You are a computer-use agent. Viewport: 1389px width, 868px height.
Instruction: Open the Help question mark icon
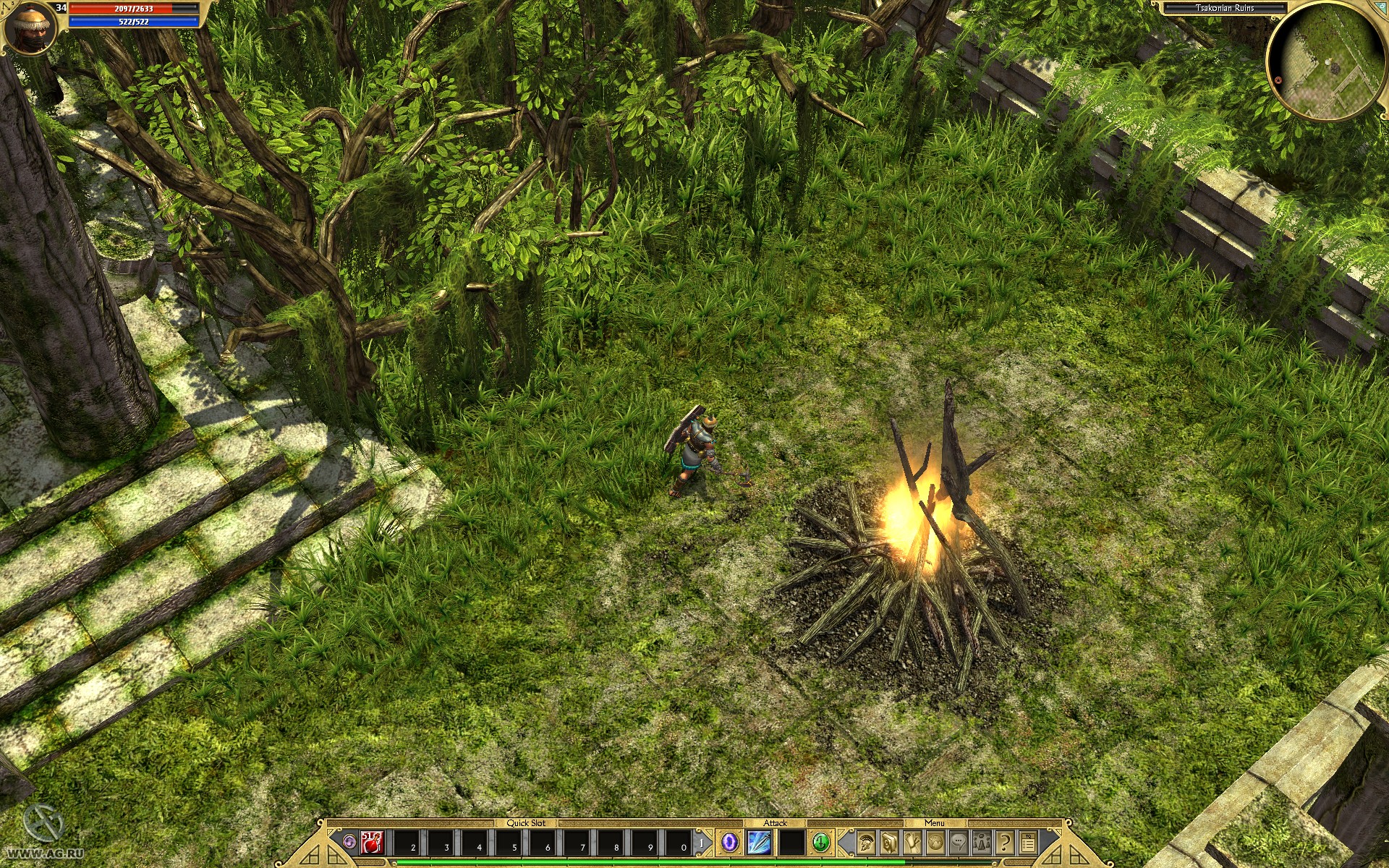(1004, 844)
